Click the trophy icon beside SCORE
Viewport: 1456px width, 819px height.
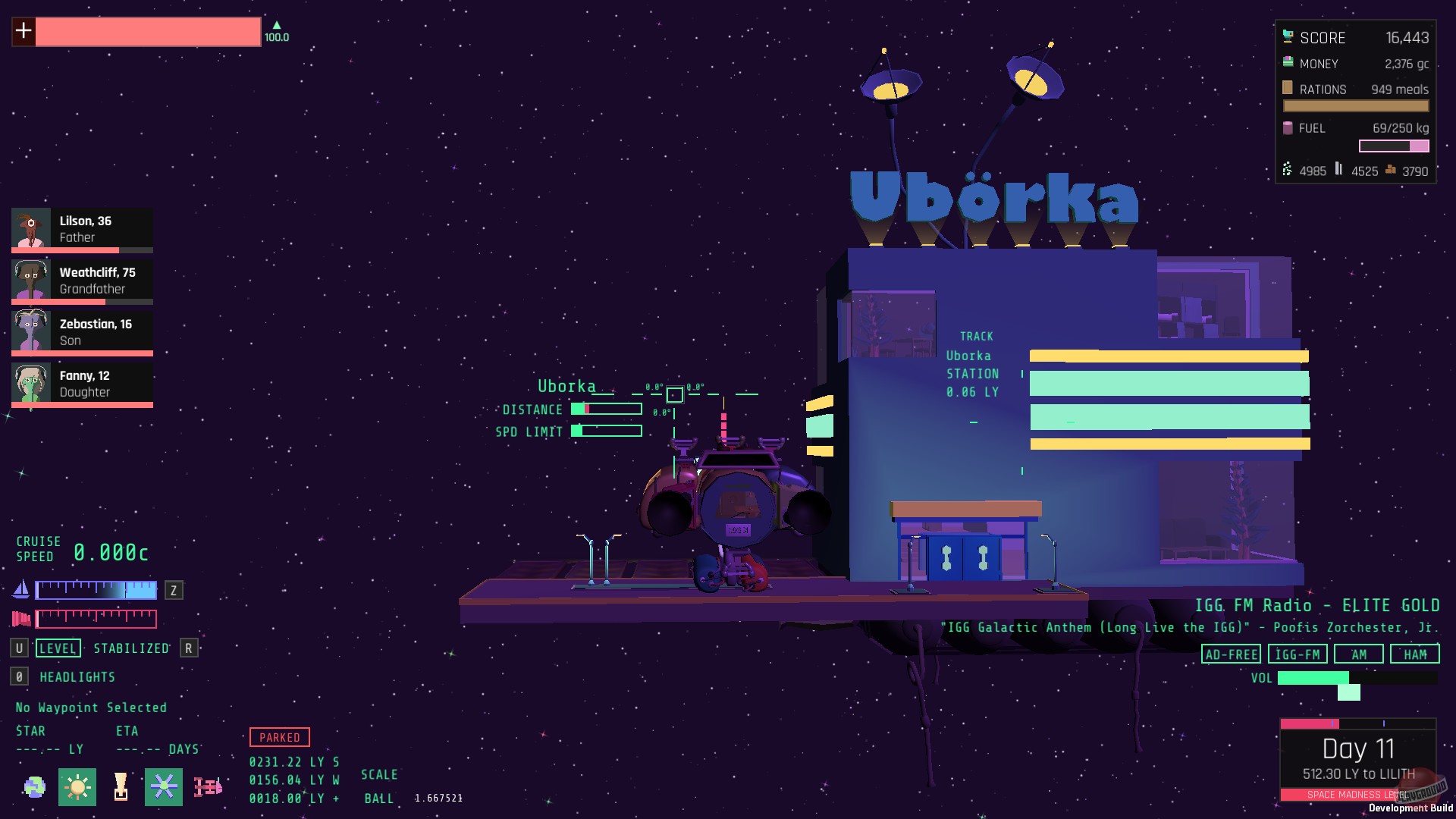click(1288, 36)
